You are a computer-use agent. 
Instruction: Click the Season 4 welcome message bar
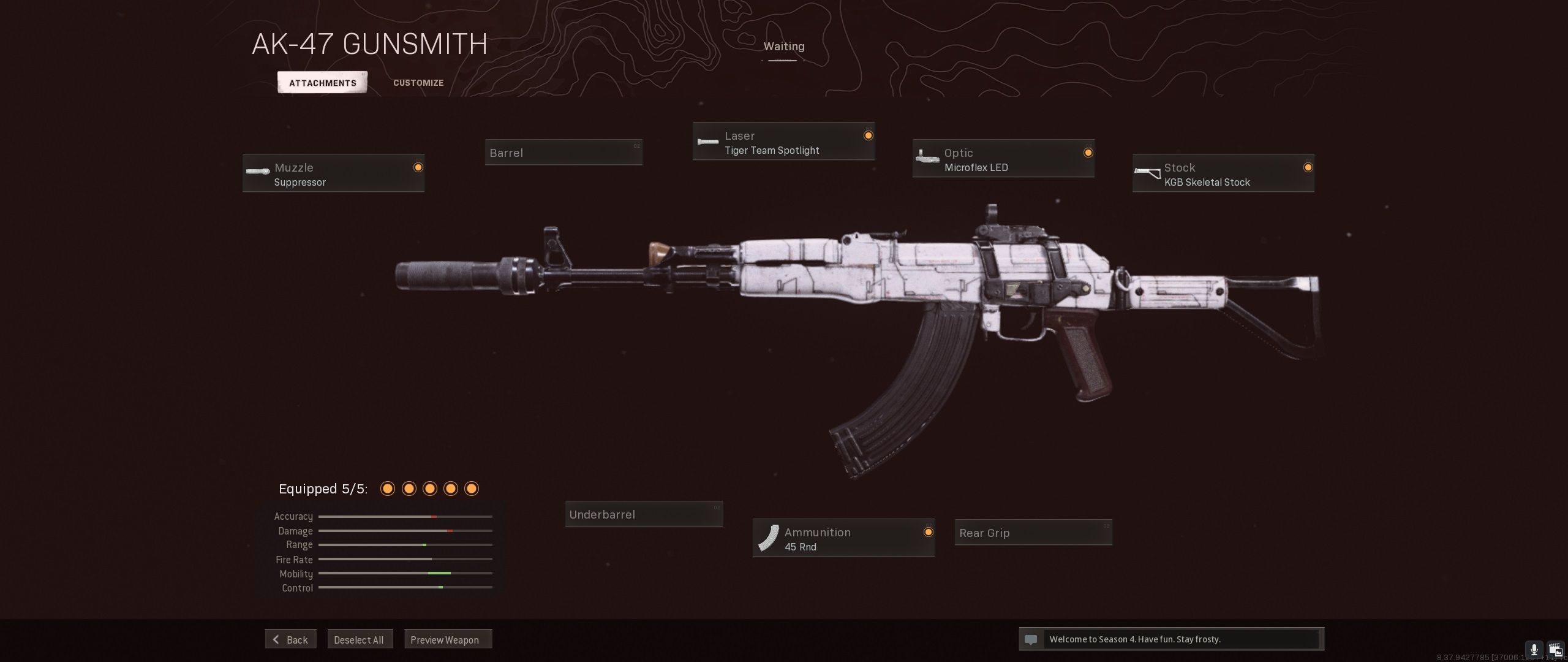pyautogui.click(x=1172, y=639)
